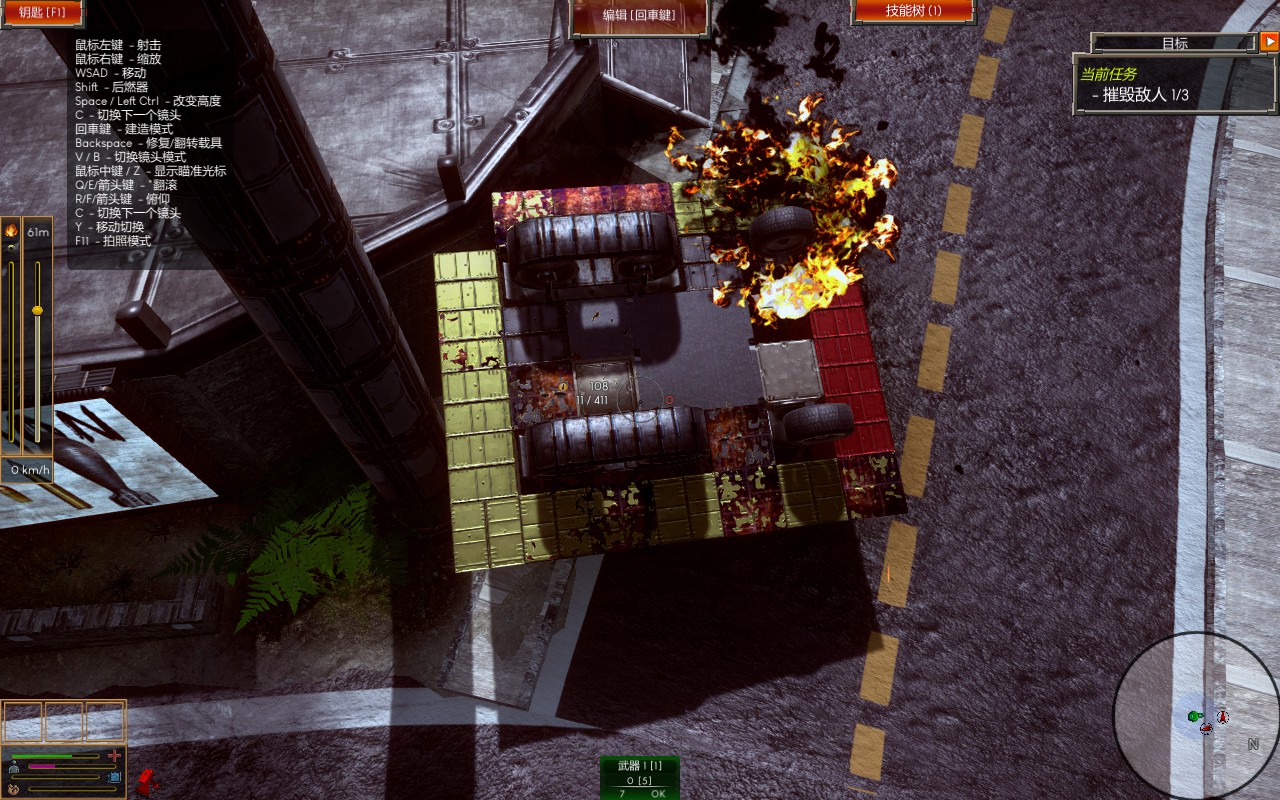This screenshot has width=1280, height=800.
Task: Select the 武器 1 weapon panel
Action: (x=639, y=778)
